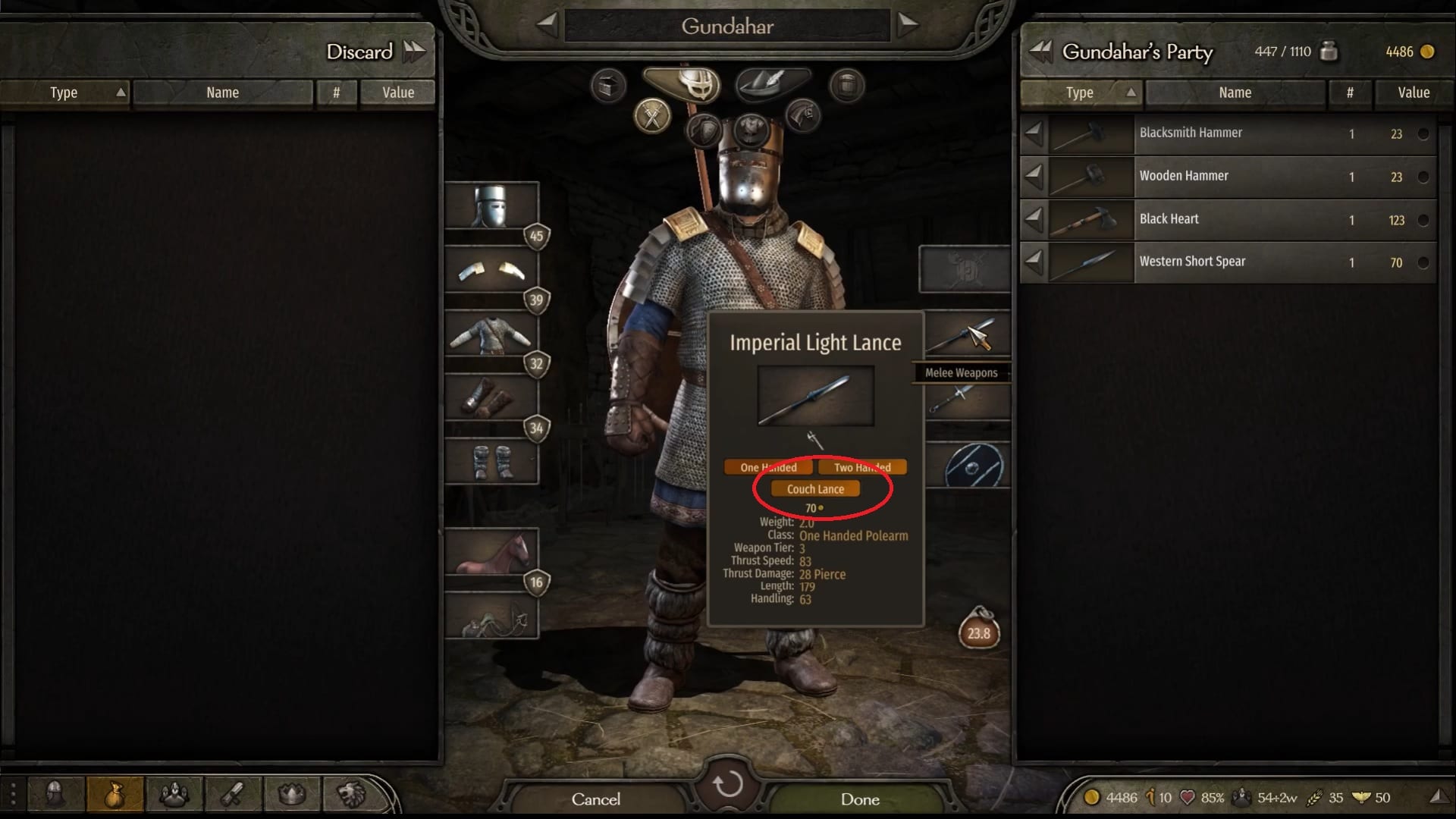Open the Party screen icon
Viewport: 1456px width, 819px height.
[x=174, y=794]
